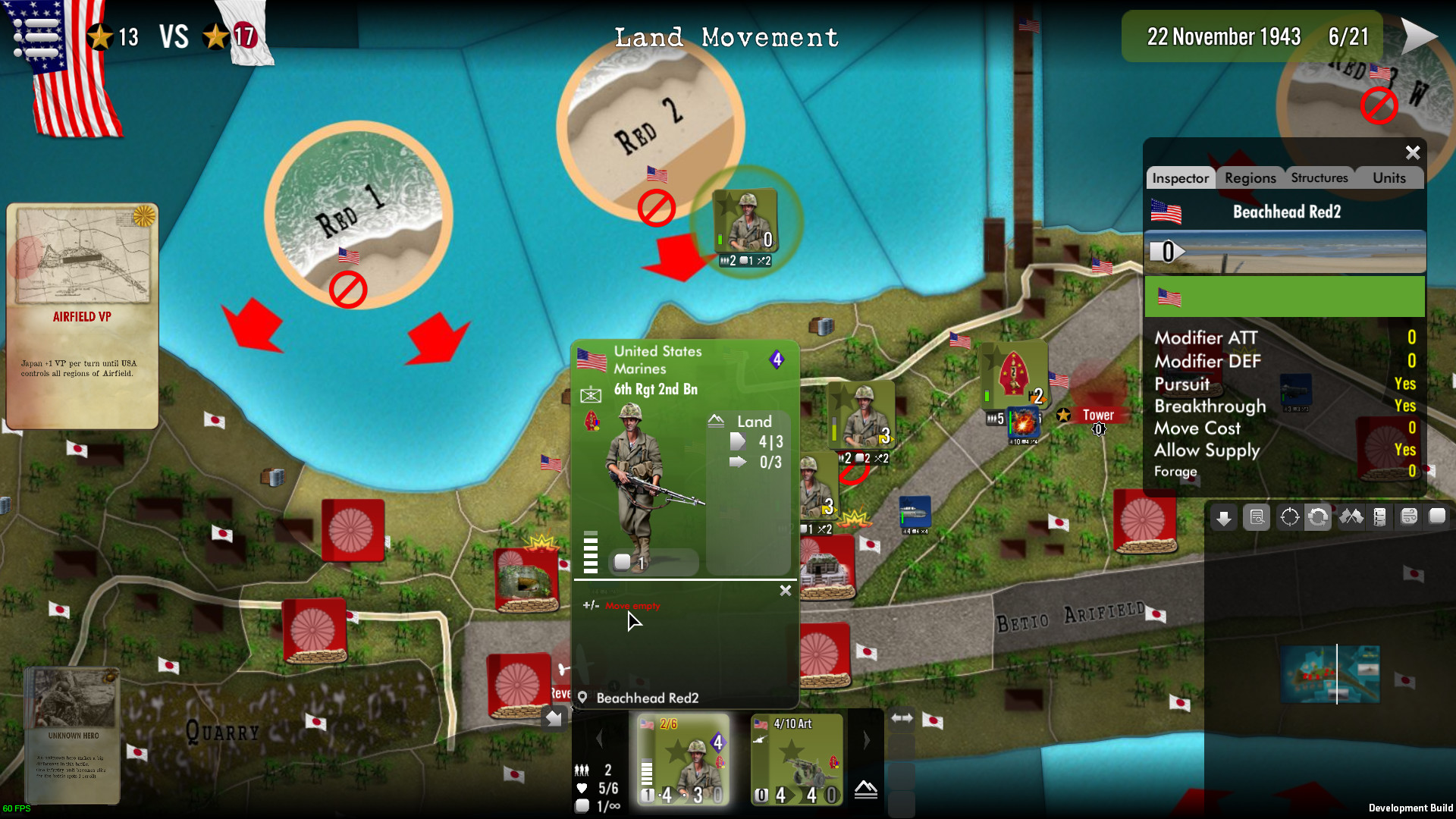Switch to the Structures tab
Image resolution: width=1456 pixels, height=819 pixels.
(x=1319, y=178)
